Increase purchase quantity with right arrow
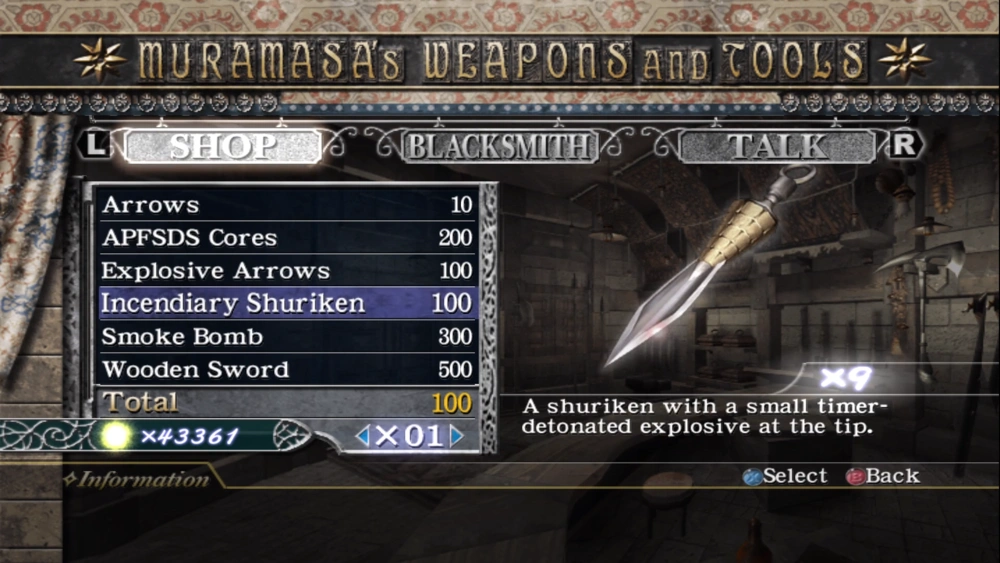The width and height of the screenshot is (1000, 563). 456,436
